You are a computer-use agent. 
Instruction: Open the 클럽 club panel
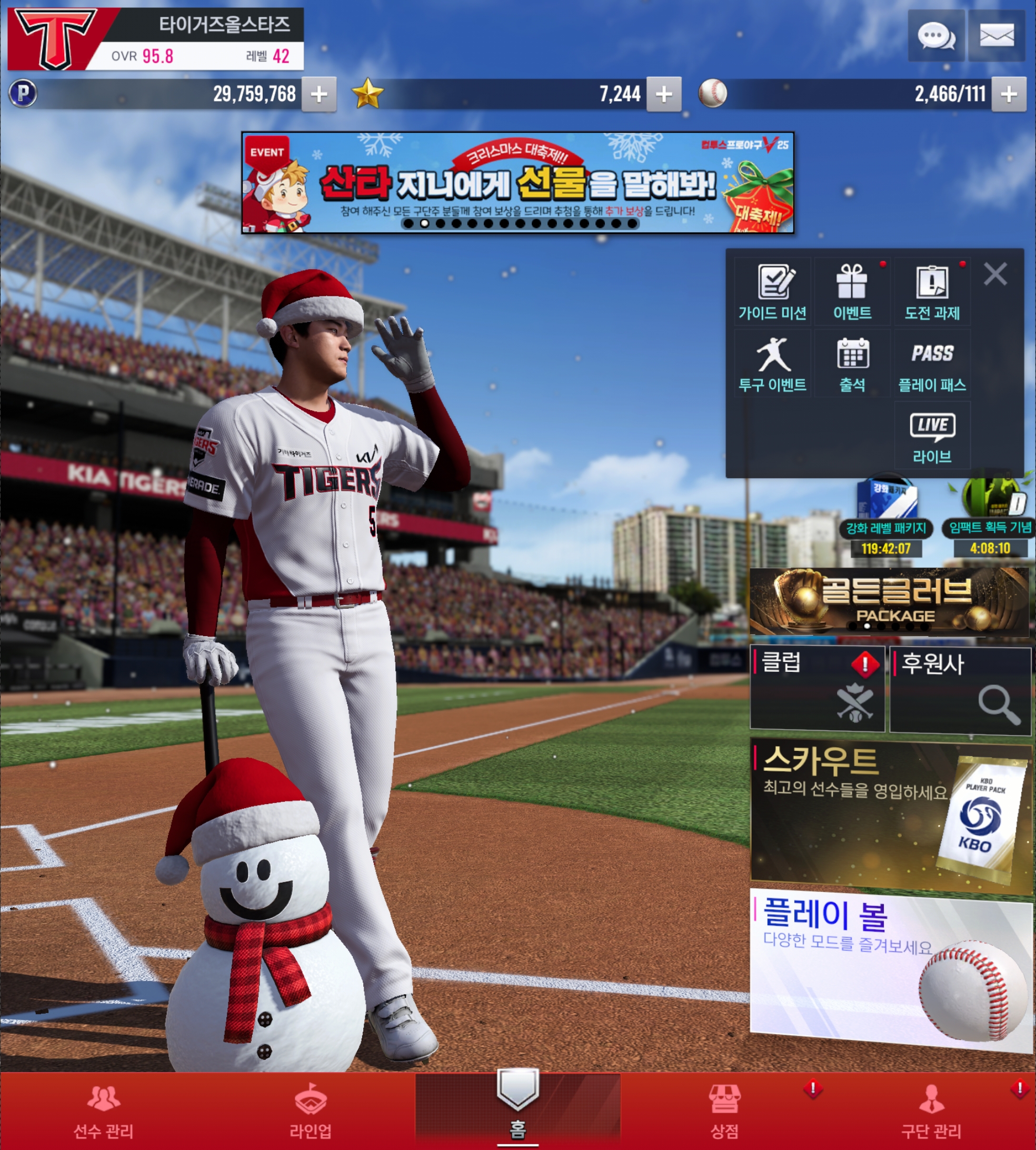pos(818,688)
